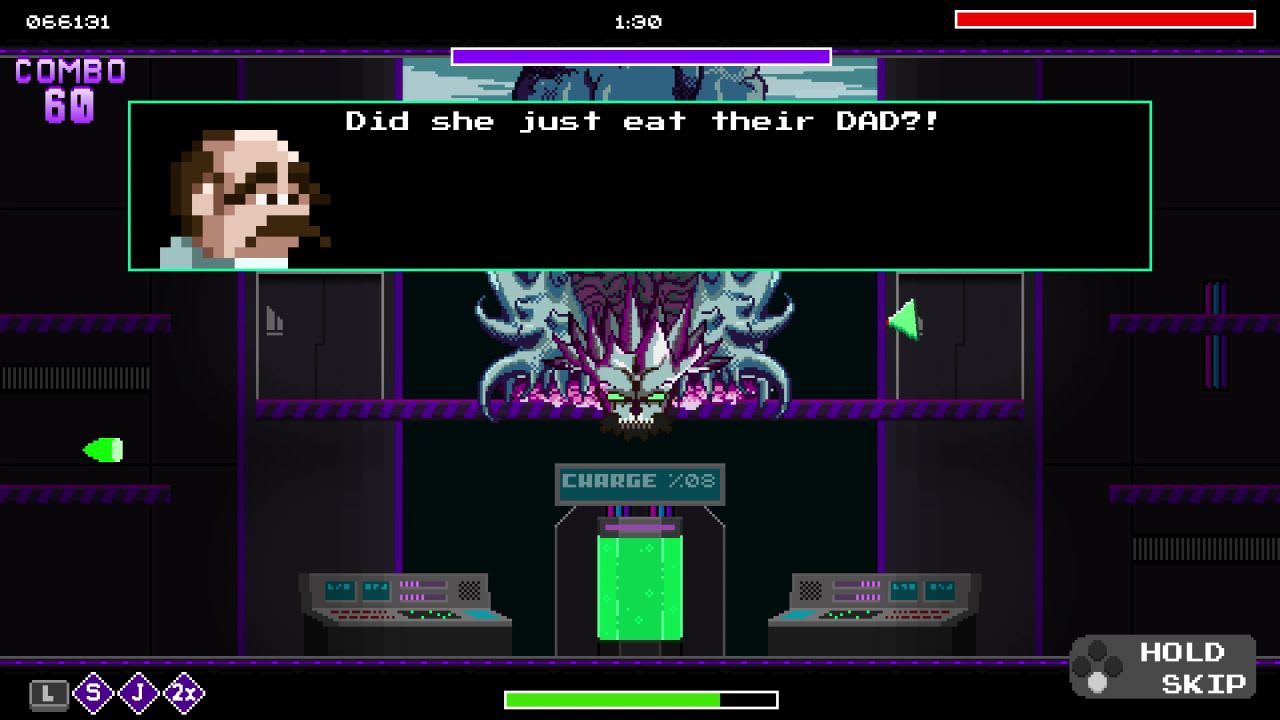Viewport: 1280px width, 720px height.
Task: Click the 1:30 timer display
Action: (x=640, y=21)
